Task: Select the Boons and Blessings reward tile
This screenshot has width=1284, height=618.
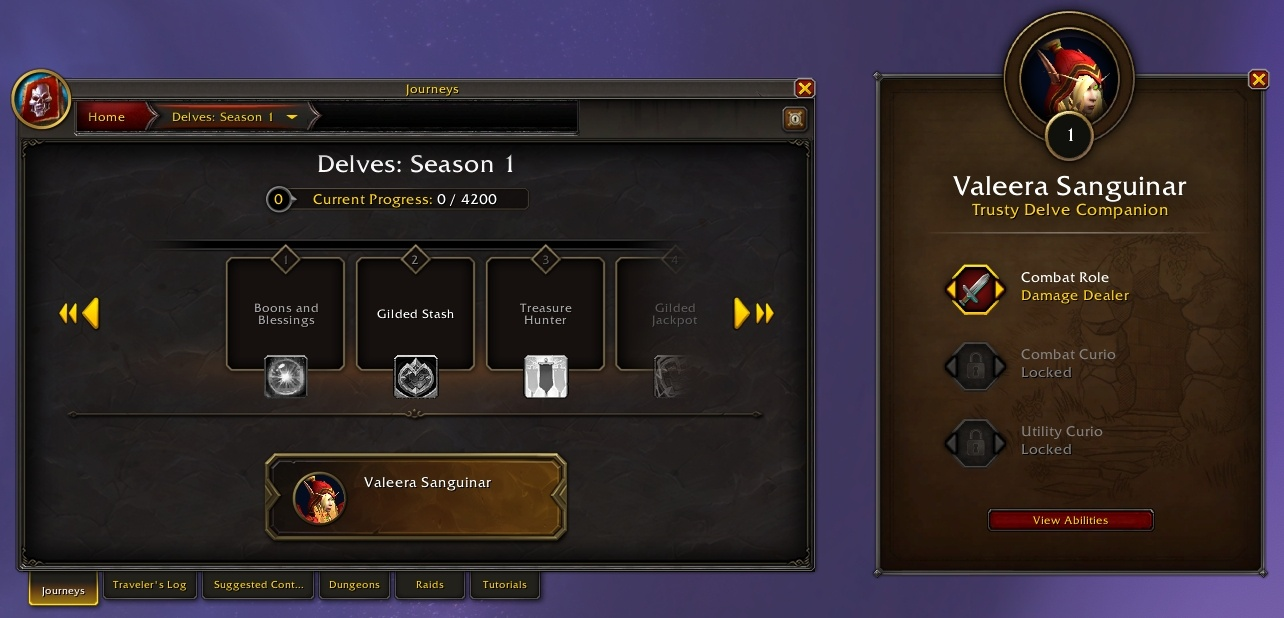Action: [x=285, y=314]
